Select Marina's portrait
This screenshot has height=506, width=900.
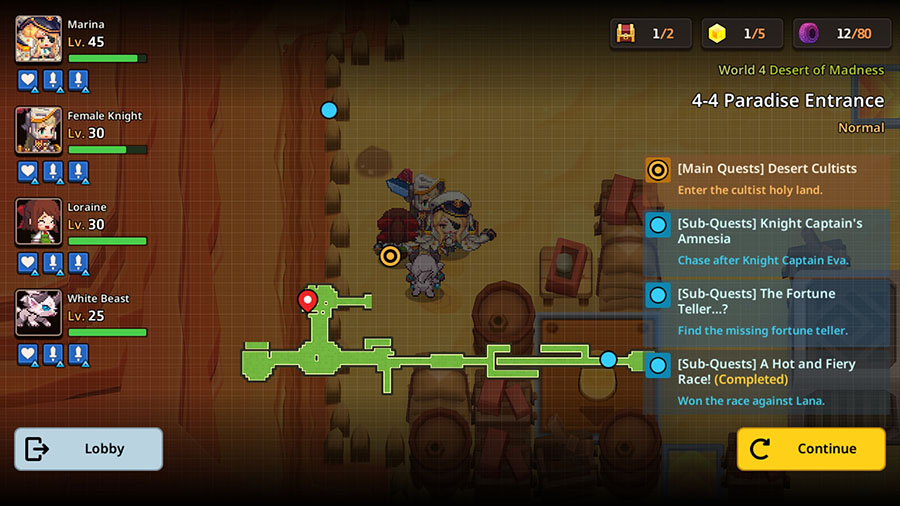[39, 39]
